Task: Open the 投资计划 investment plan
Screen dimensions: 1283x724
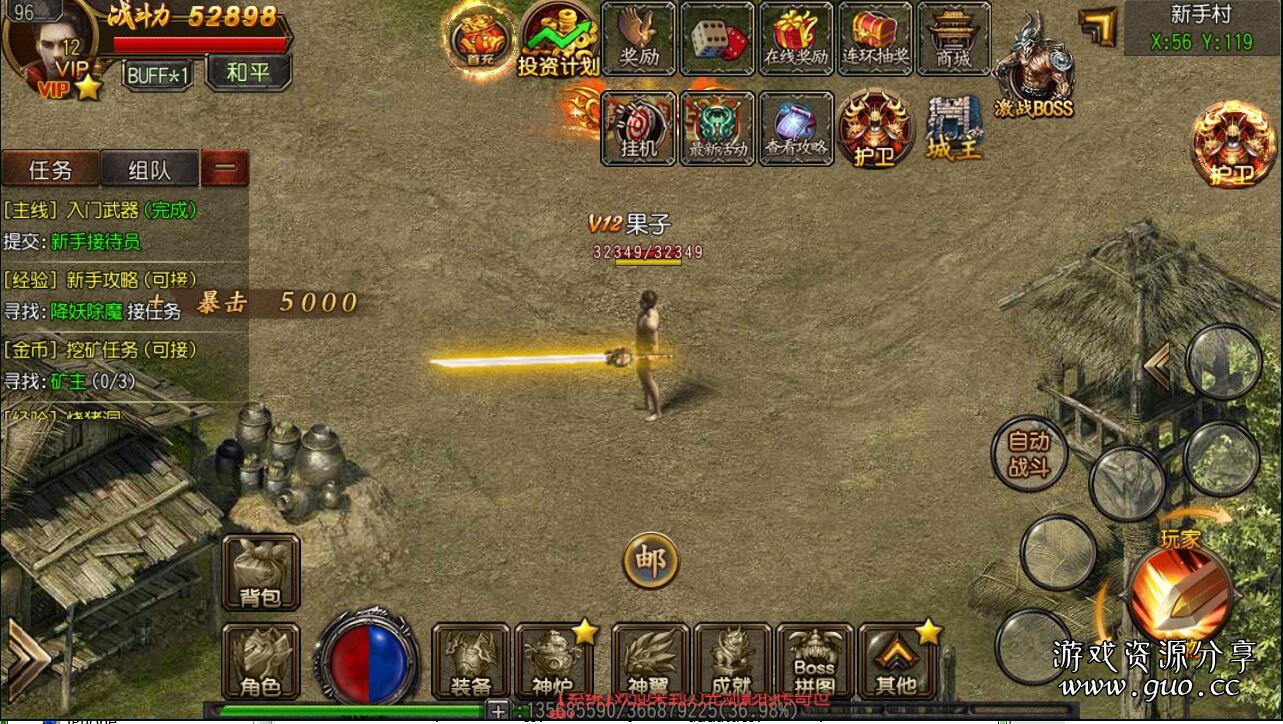Action: (558, 40)
